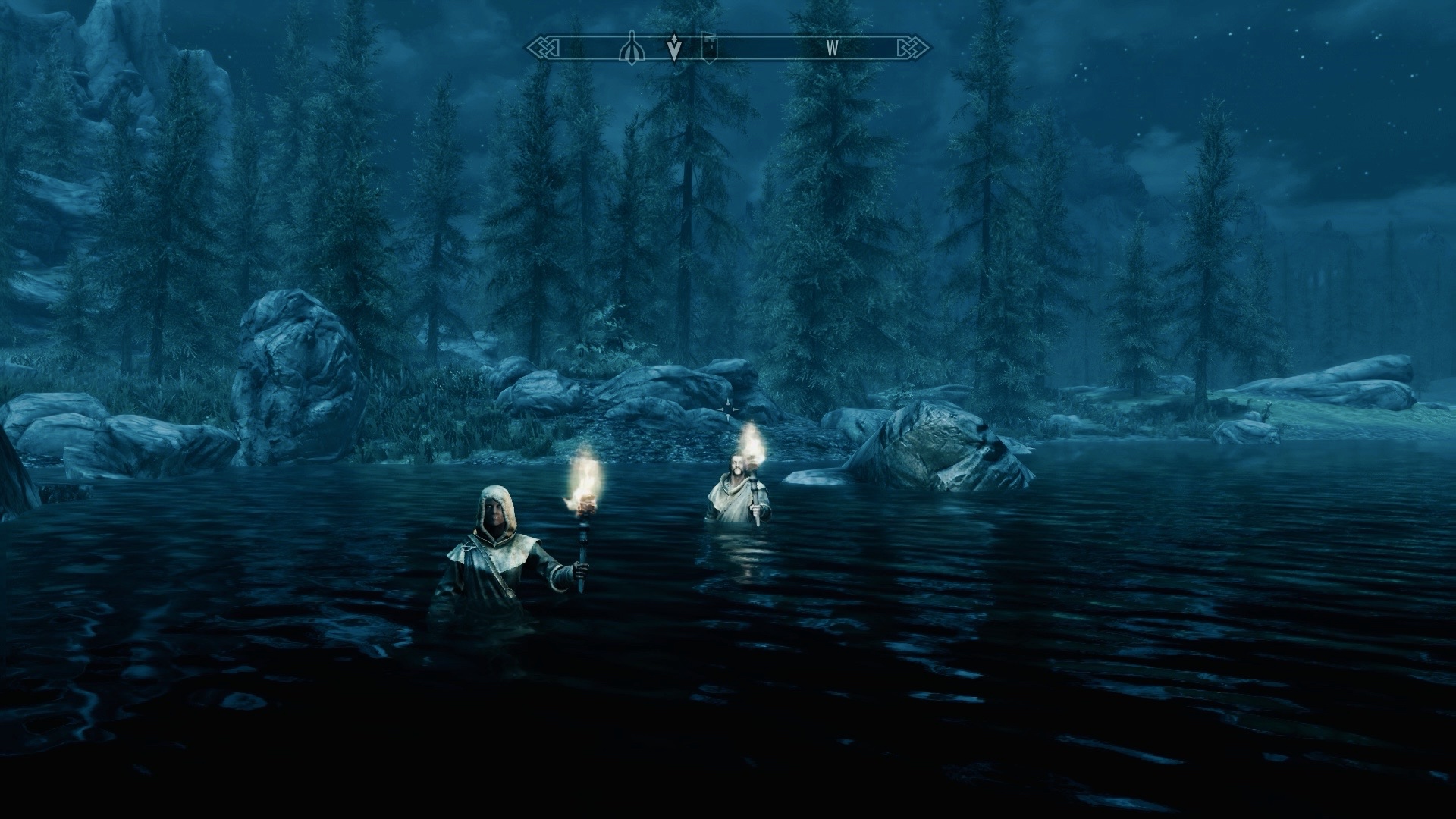Image resolution: width=1456 pixels, height=819 pixels.
Task: Select the fort banner marker on the compass
Action: pos(709,46)
